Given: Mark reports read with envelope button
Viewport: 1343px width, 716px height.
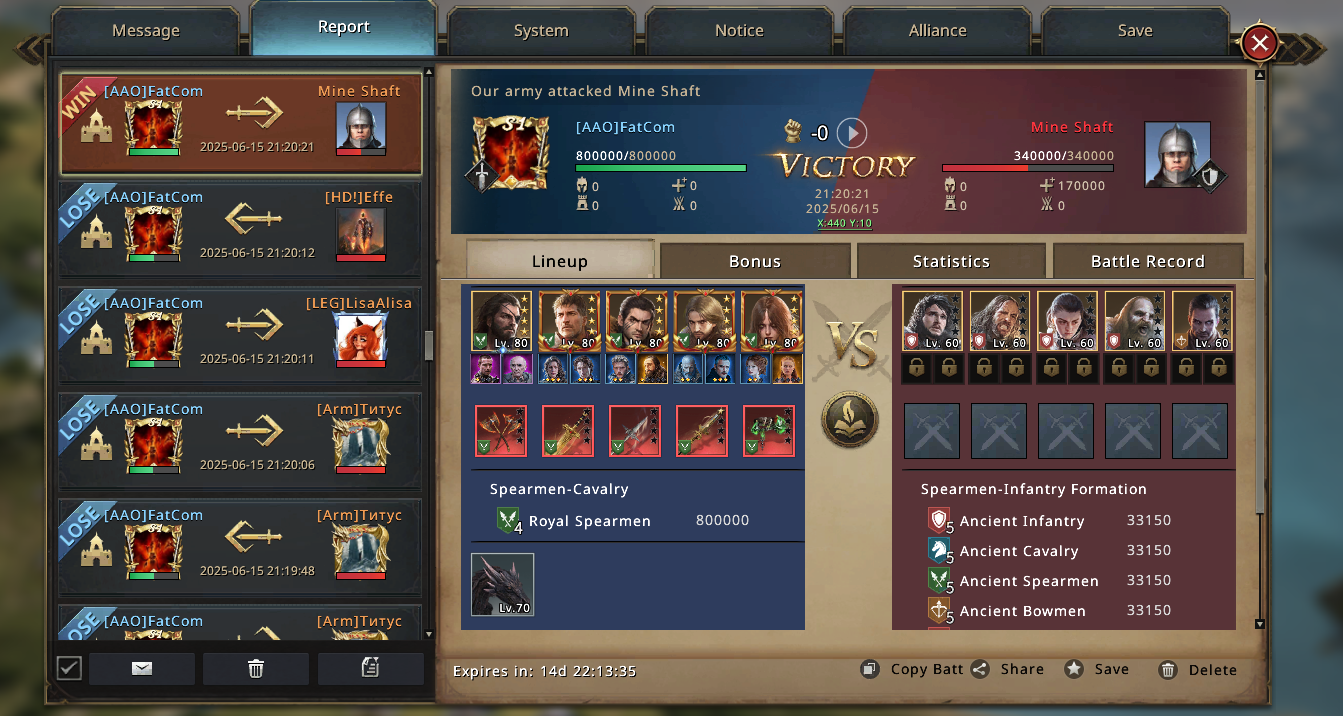Looking at the screenshot, I should (x=142, y=669).
